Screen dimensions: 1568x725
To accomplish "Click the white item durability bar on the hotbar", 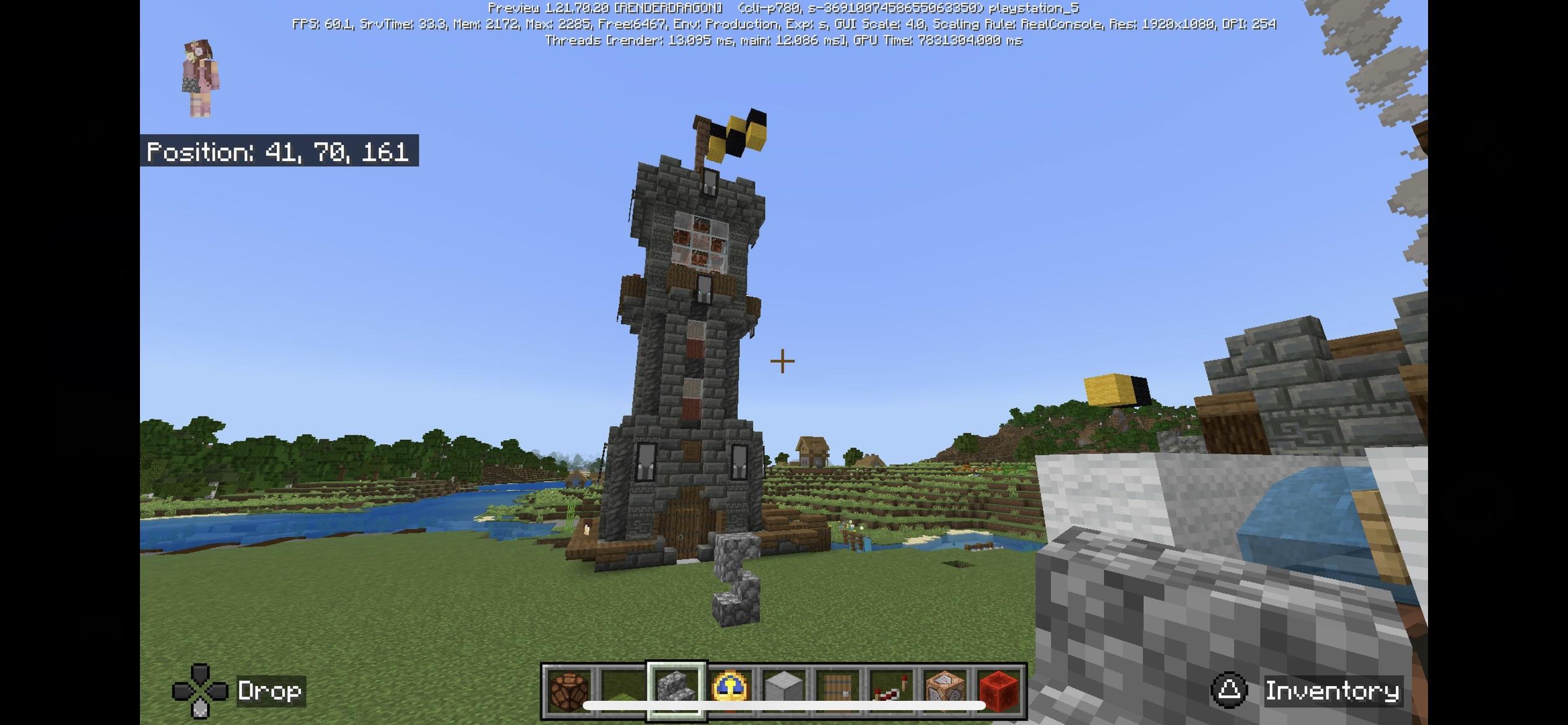I will [x=780, y=705].
